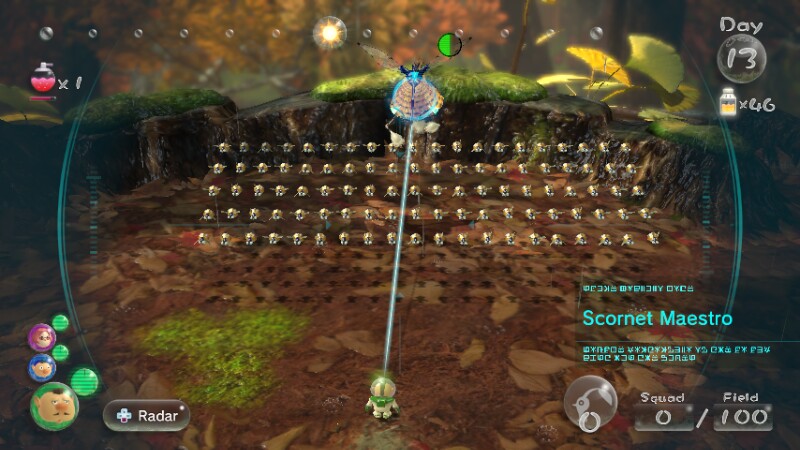Open the Radar map
This screenshot has width=800, height=450.
pyautogui.click(x=146, y=415)
